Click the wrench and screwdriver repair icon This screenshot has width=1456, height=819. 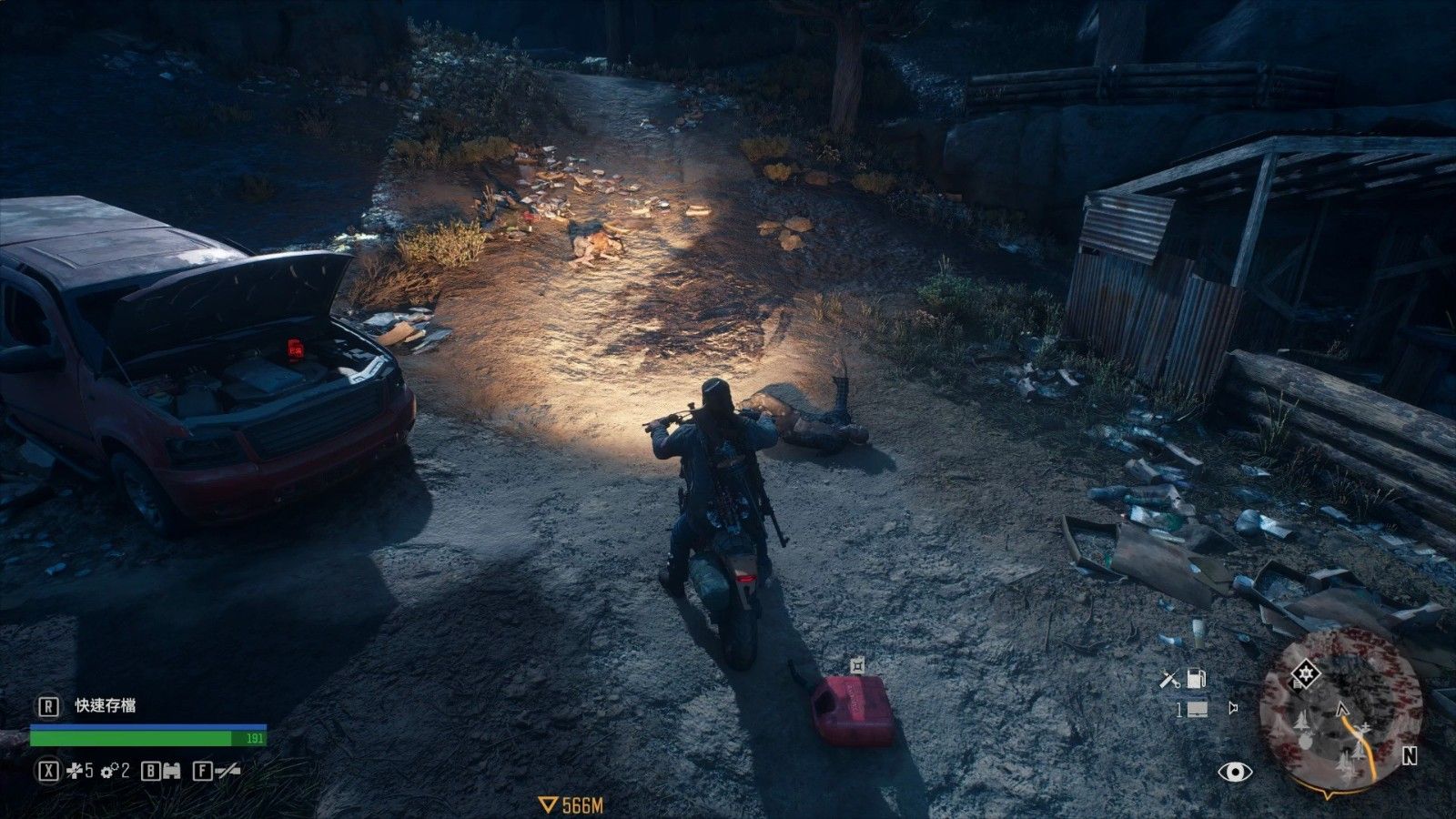click(1171, 678)
